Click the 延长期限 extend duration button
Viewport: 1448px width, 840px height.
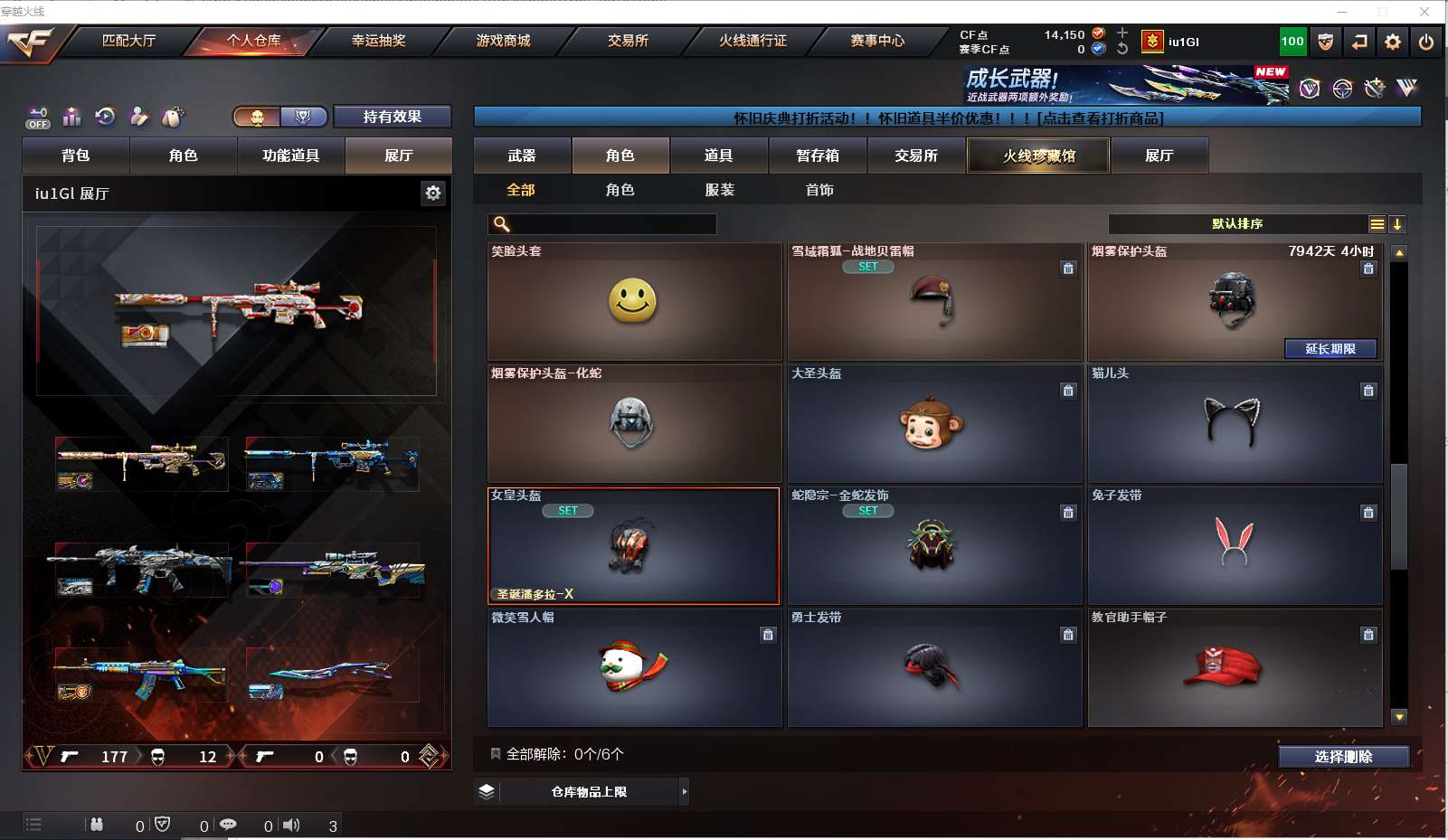pos(1330,349)
